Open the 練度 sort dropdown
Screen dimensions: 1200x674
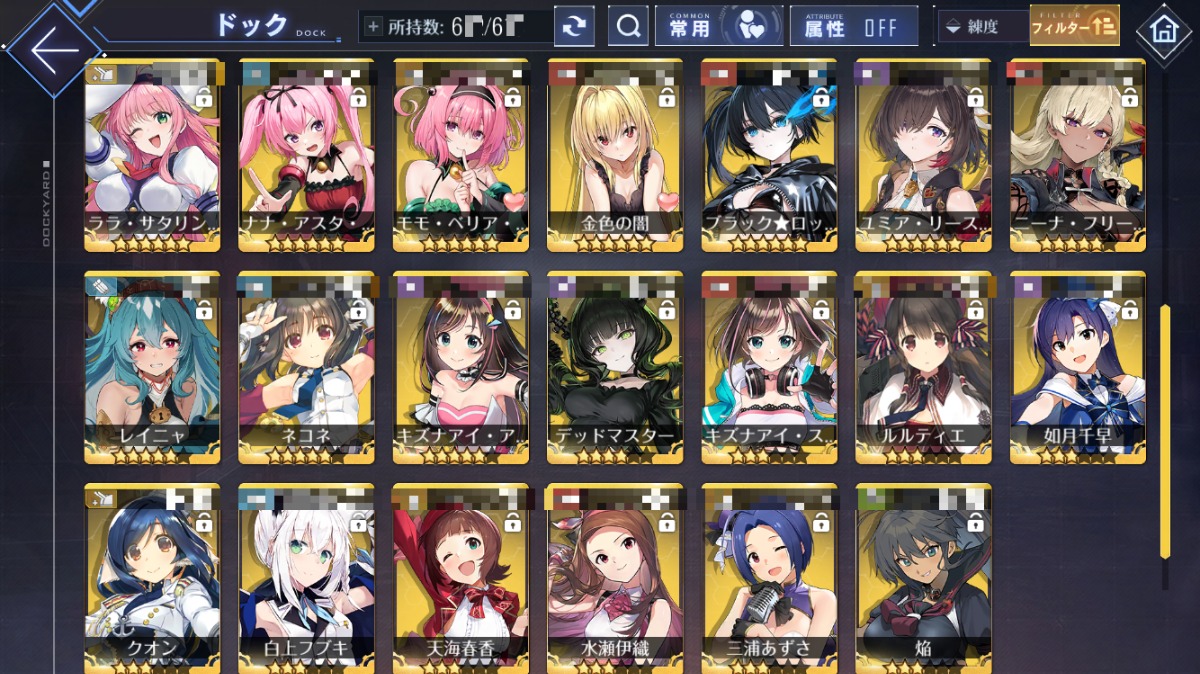(982, 27)
